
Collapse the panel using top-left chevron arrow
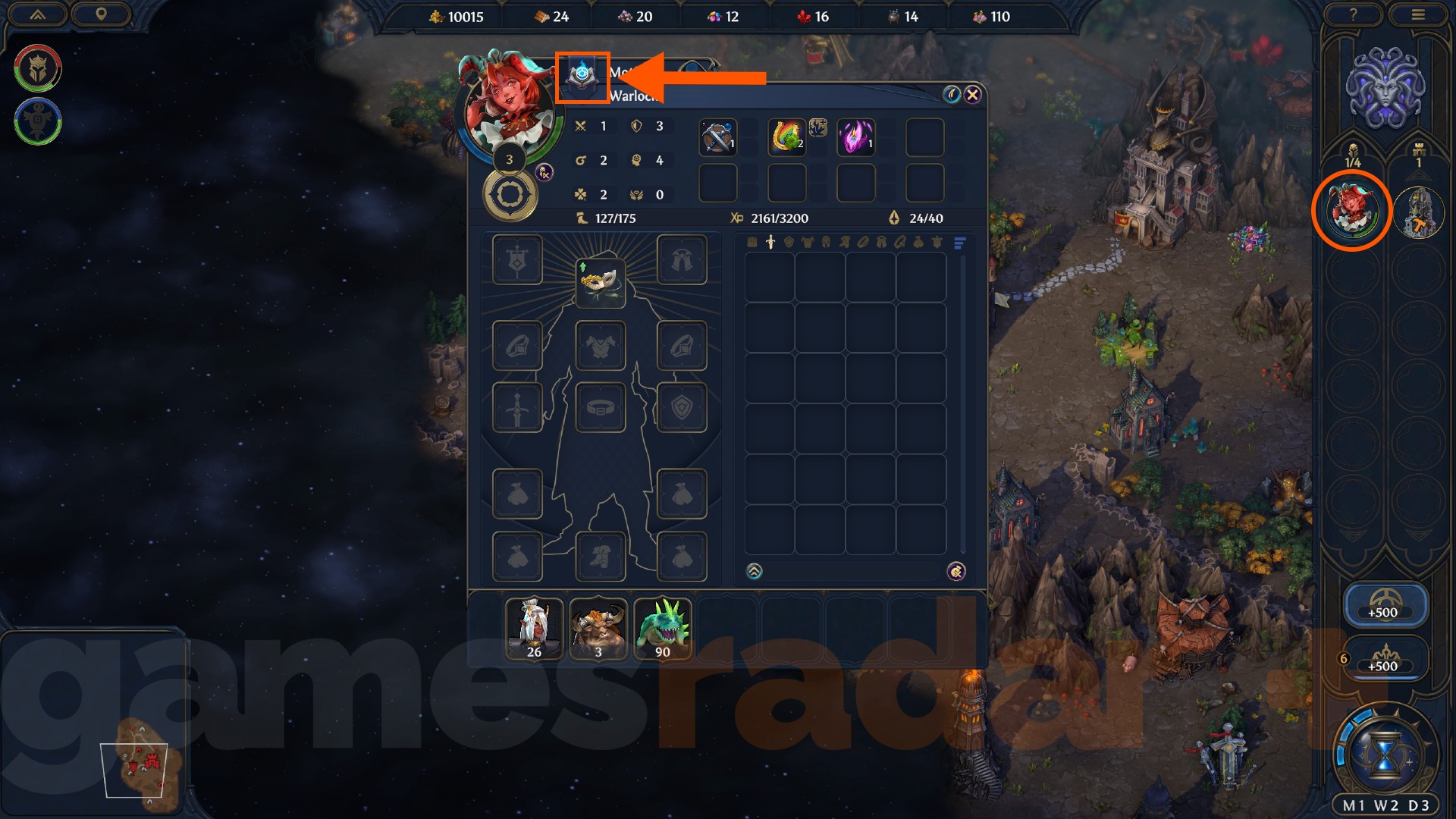pos(36,15)
